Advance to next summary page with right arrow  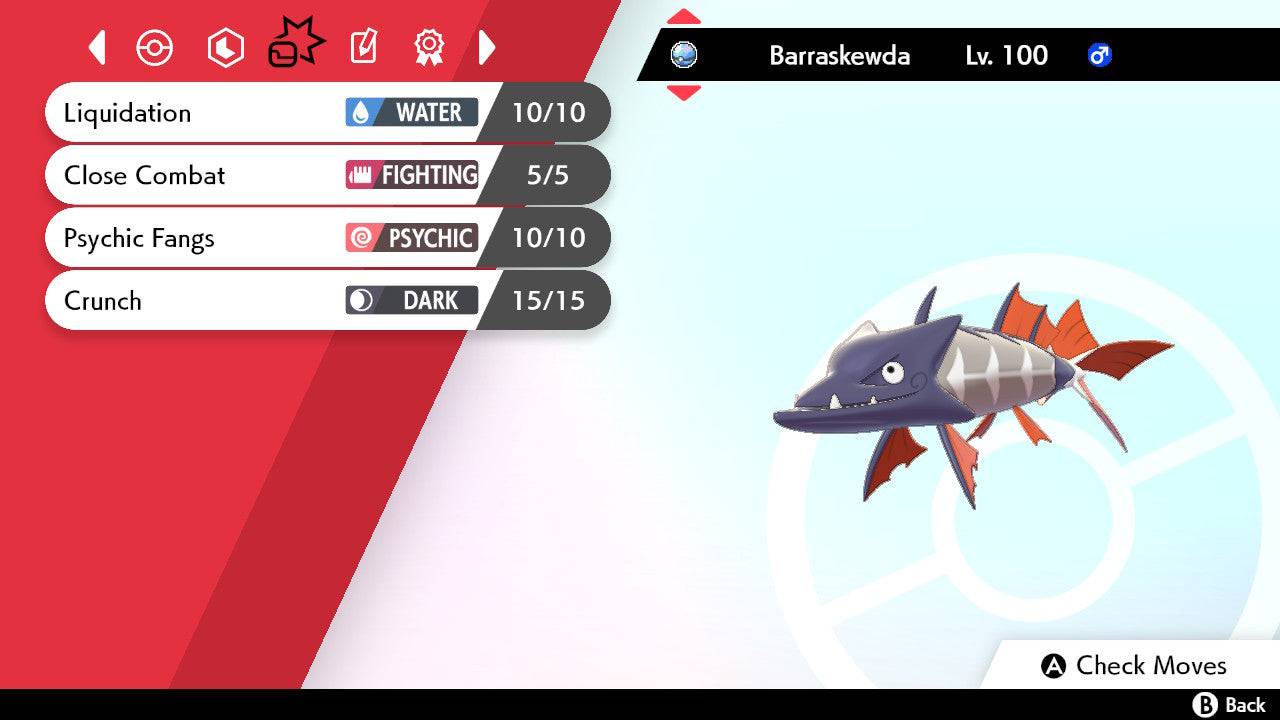[487, 47]
